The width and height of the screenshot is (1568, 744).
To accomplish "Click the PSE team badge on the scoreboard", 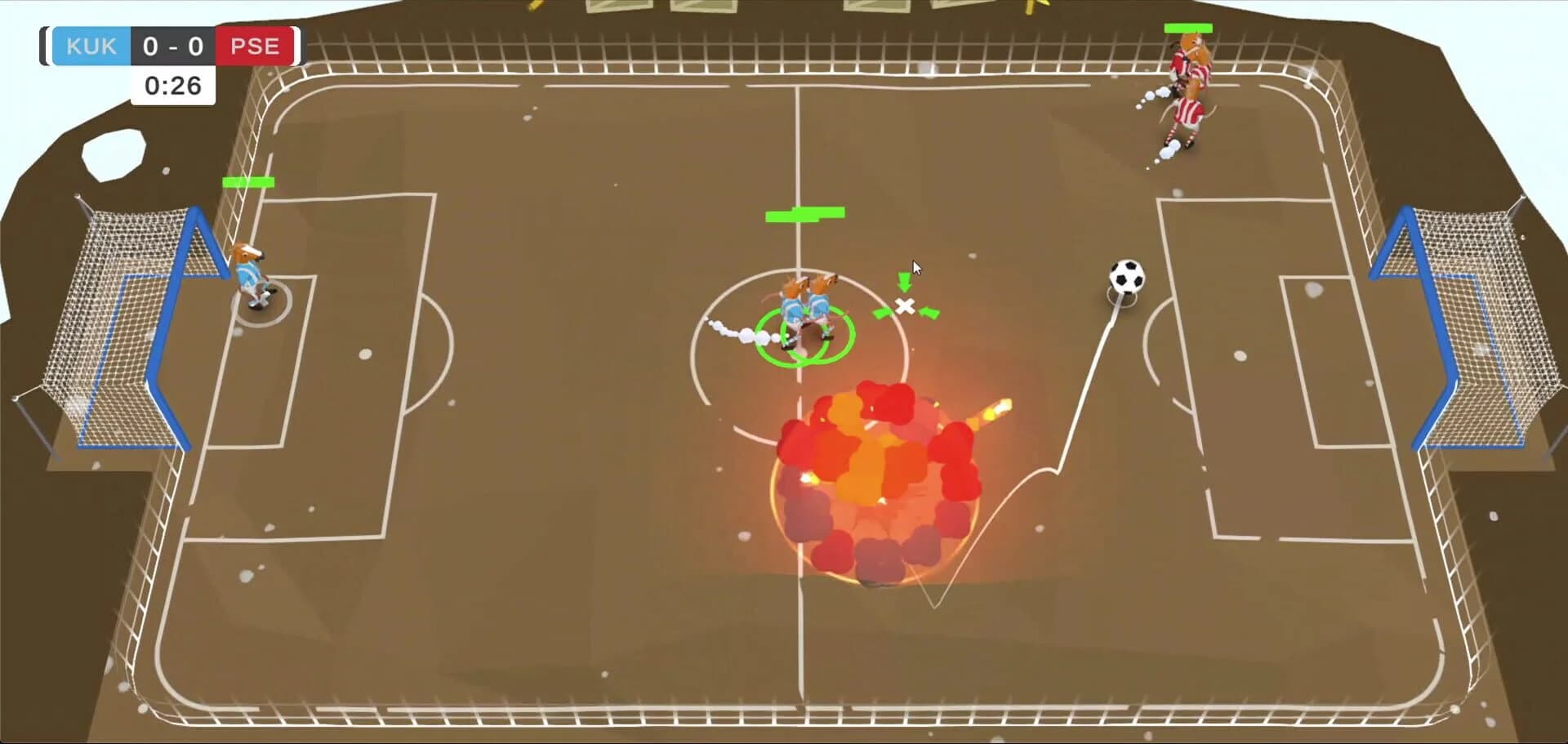I will pyautogui.click(x=255, y=46).
